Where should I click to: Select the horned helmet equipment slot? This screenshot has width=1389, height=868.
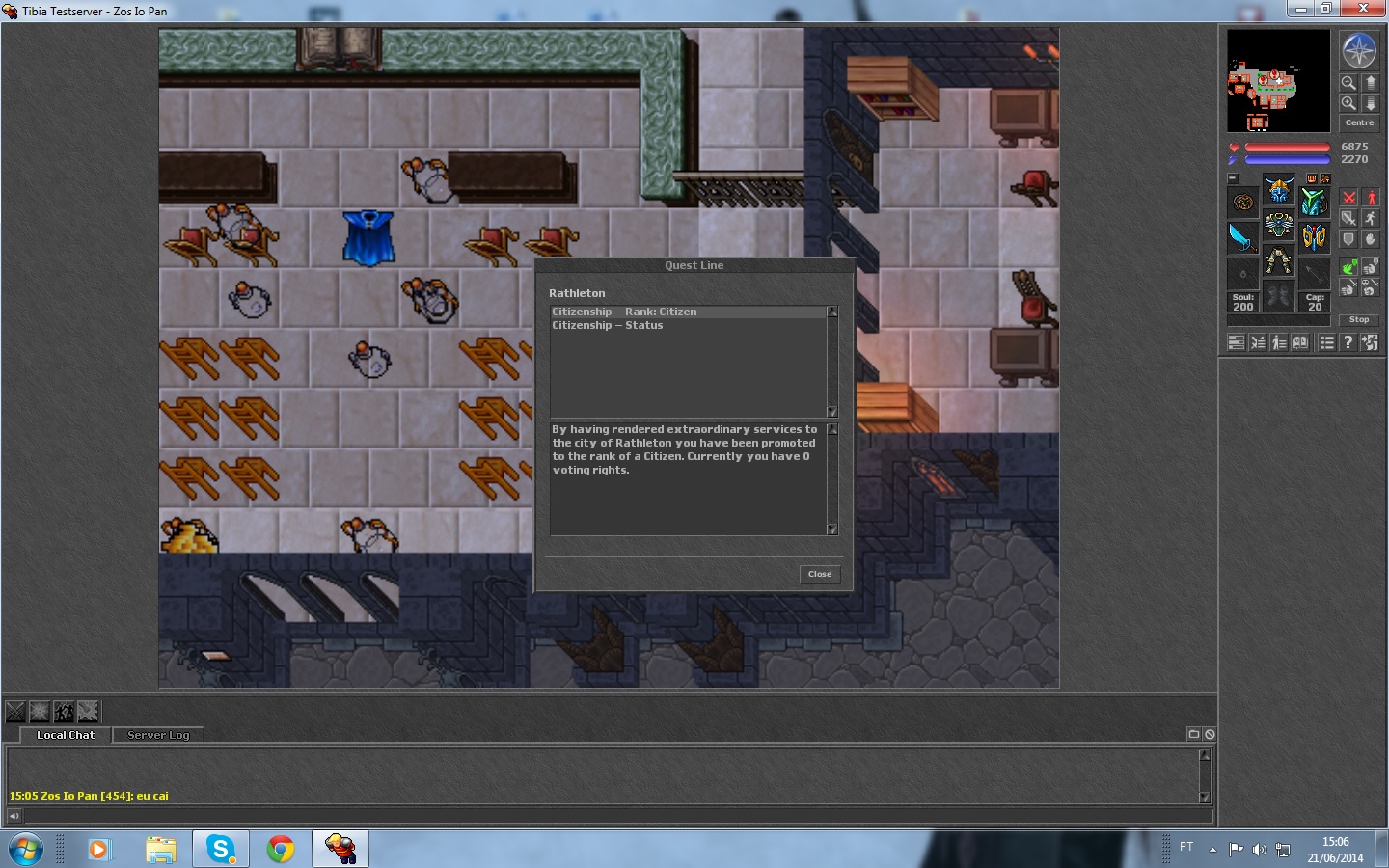(1279, 190)
